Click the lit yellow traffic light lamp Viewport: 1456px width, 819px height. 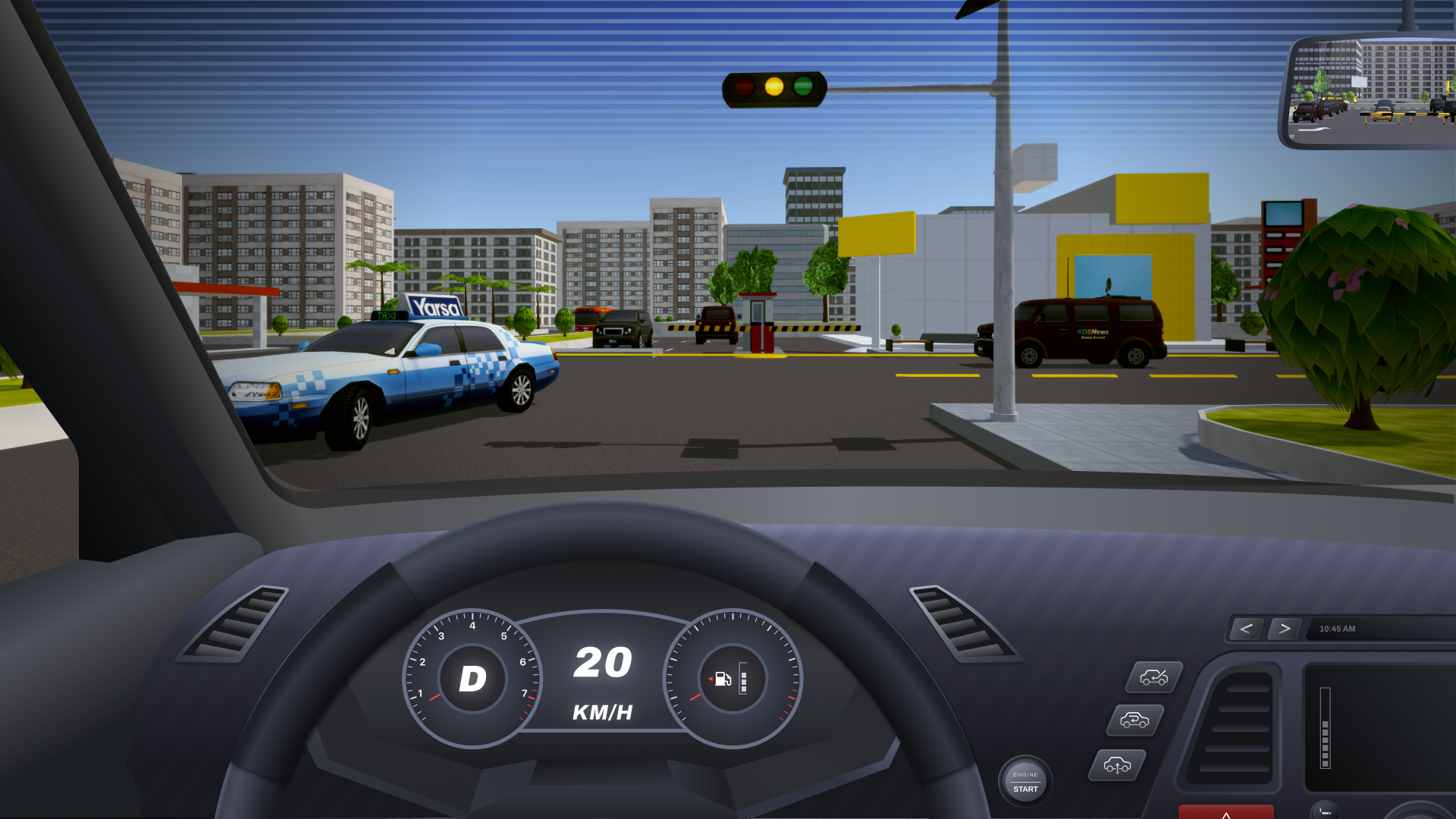[773, 86]
